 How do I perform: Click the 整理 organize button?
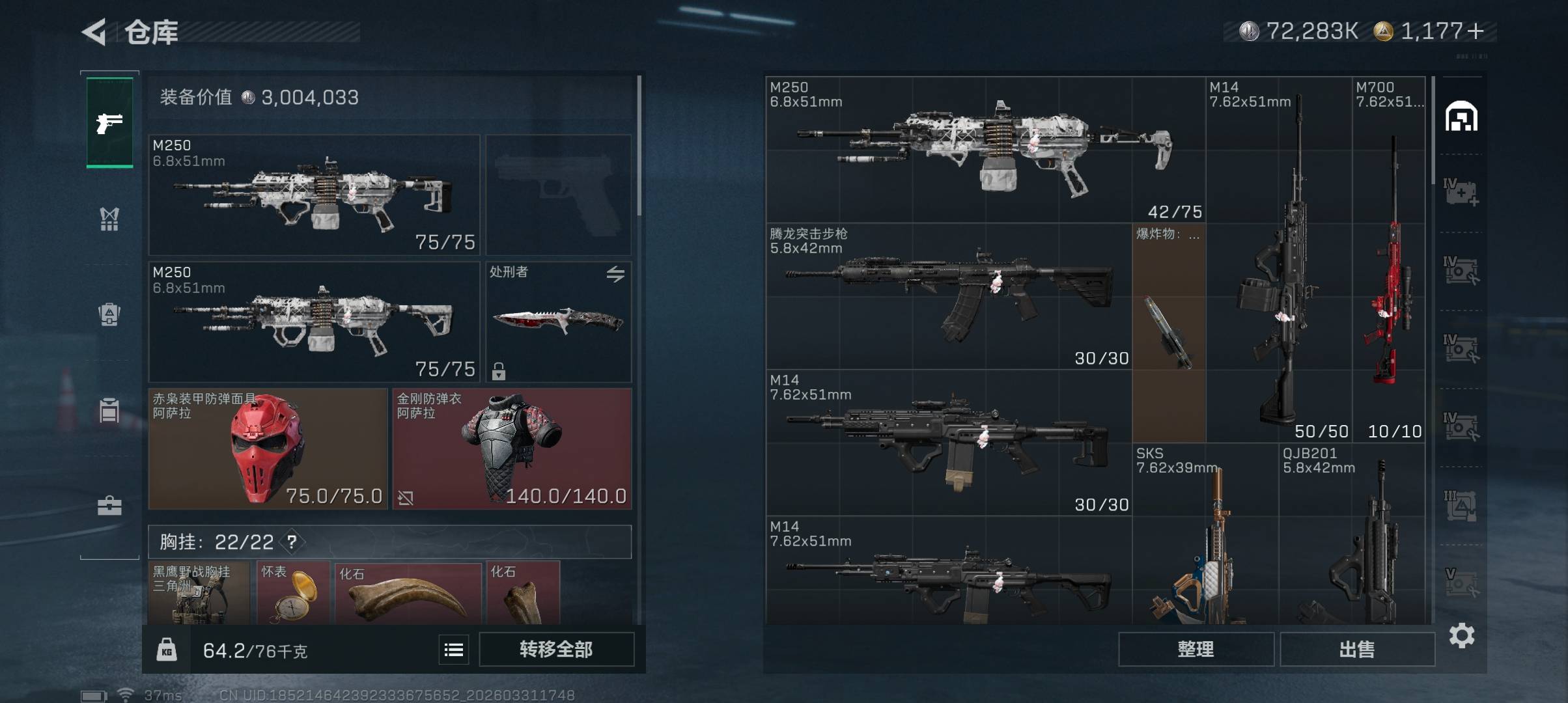tap(1196, 649)
